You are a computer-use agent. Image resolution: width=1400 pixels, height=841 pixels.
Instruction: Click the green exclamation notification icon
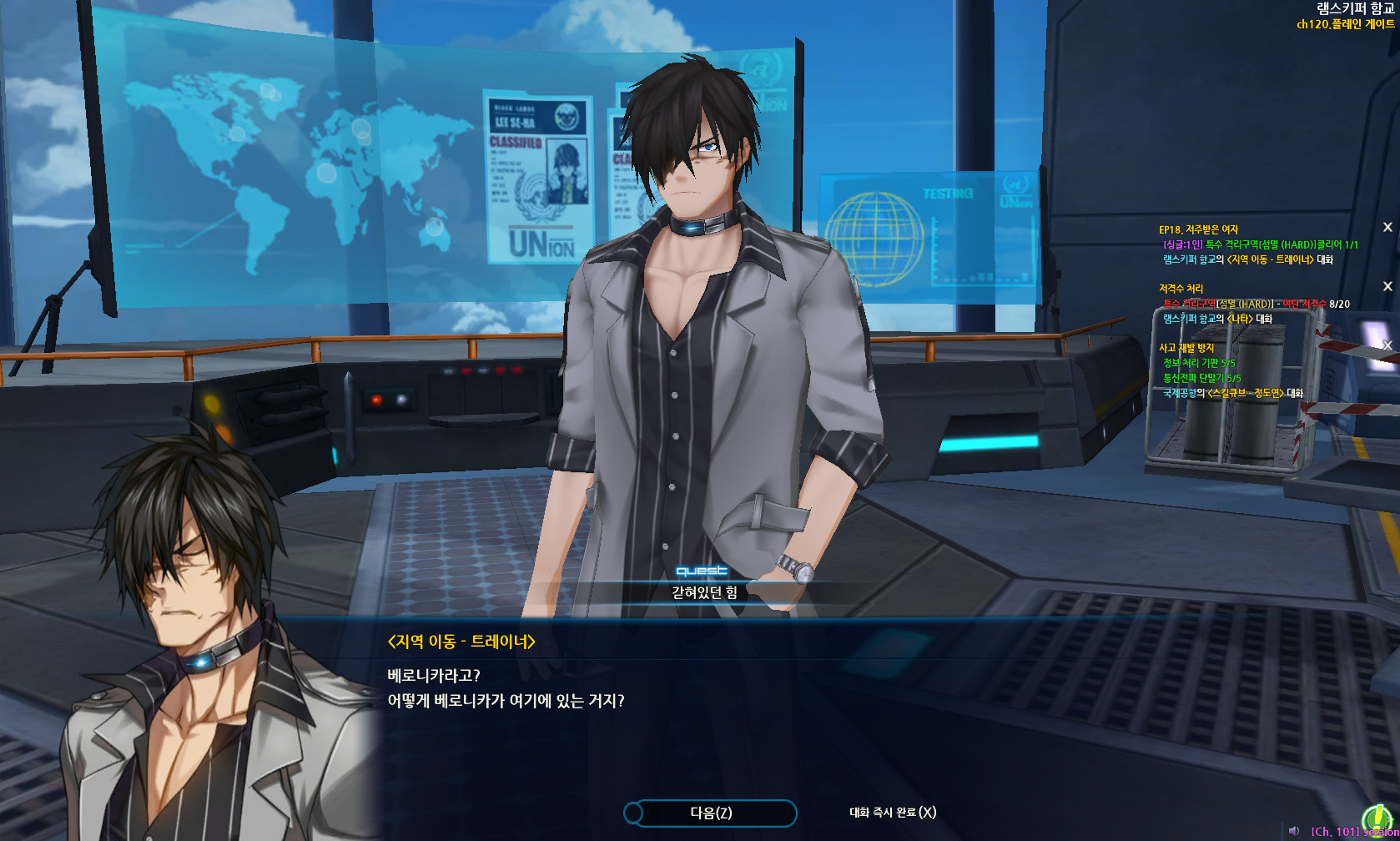tap(1377, 820)
